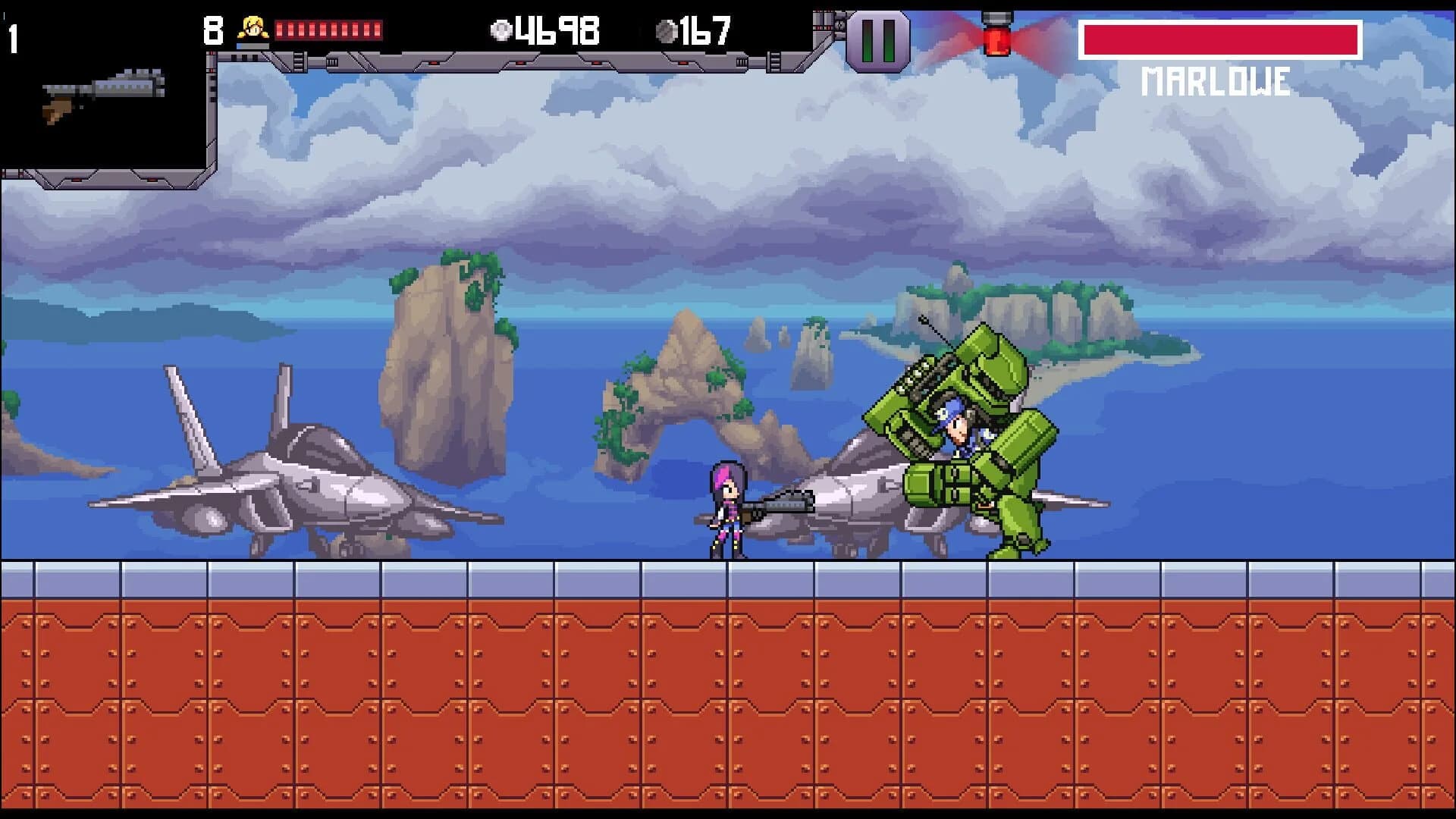
Task: Select the blonde character portrait icon
Action: [x=253, y=27]
